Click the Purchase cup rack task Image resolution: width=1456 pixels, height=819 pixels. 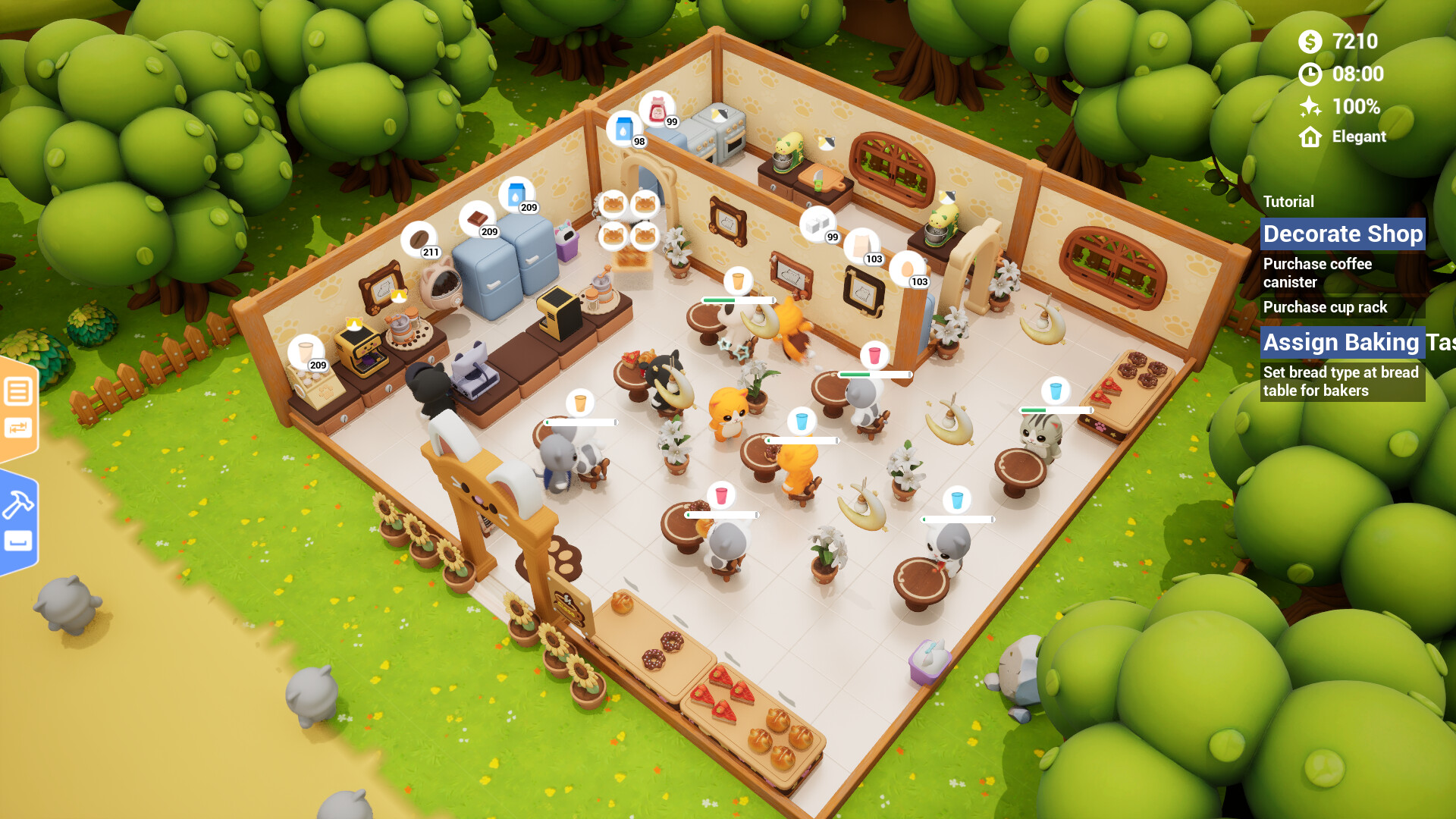pos(1325,307)
